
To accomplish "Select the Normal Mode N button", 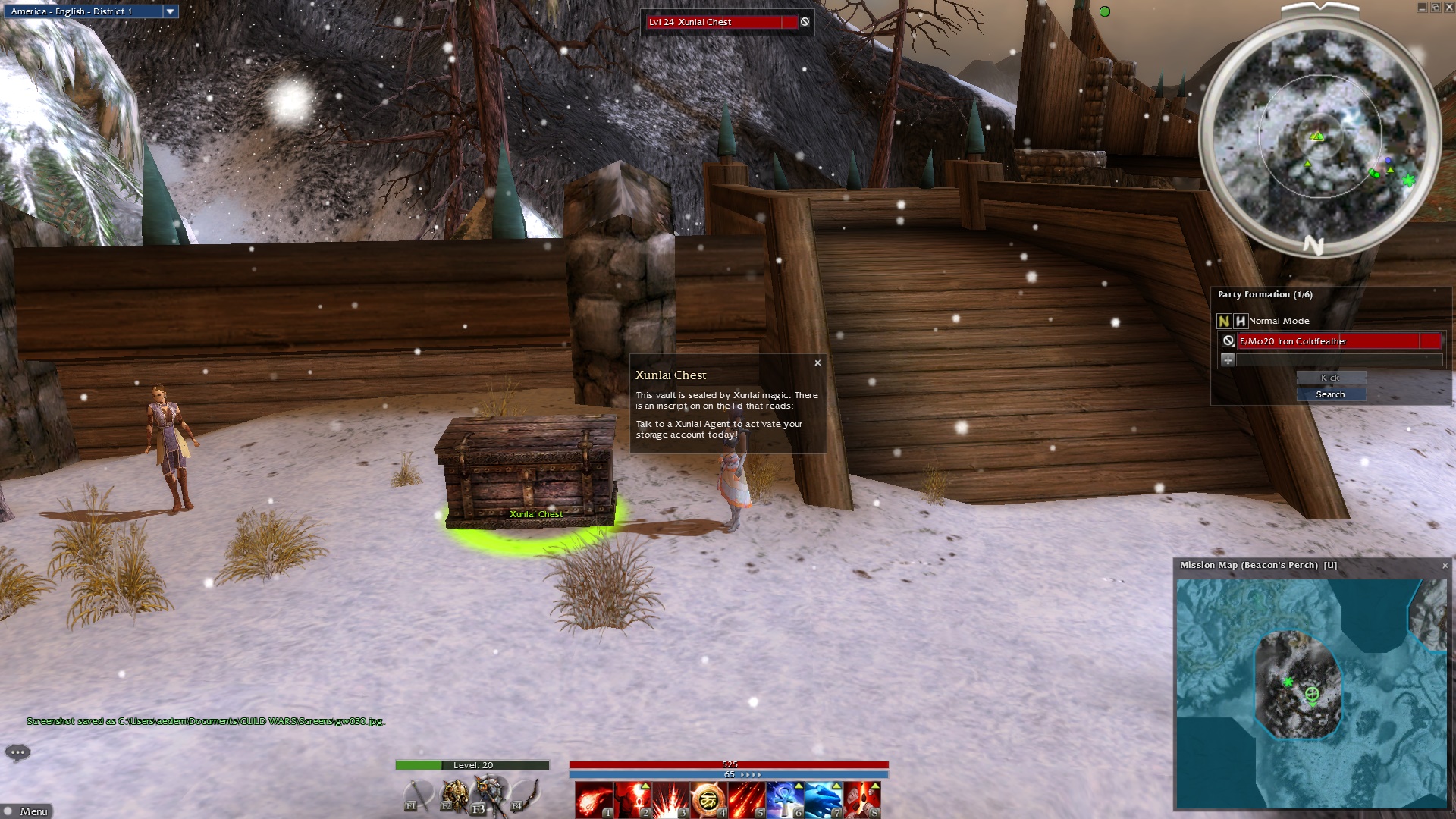I will tap(1223, 321).
